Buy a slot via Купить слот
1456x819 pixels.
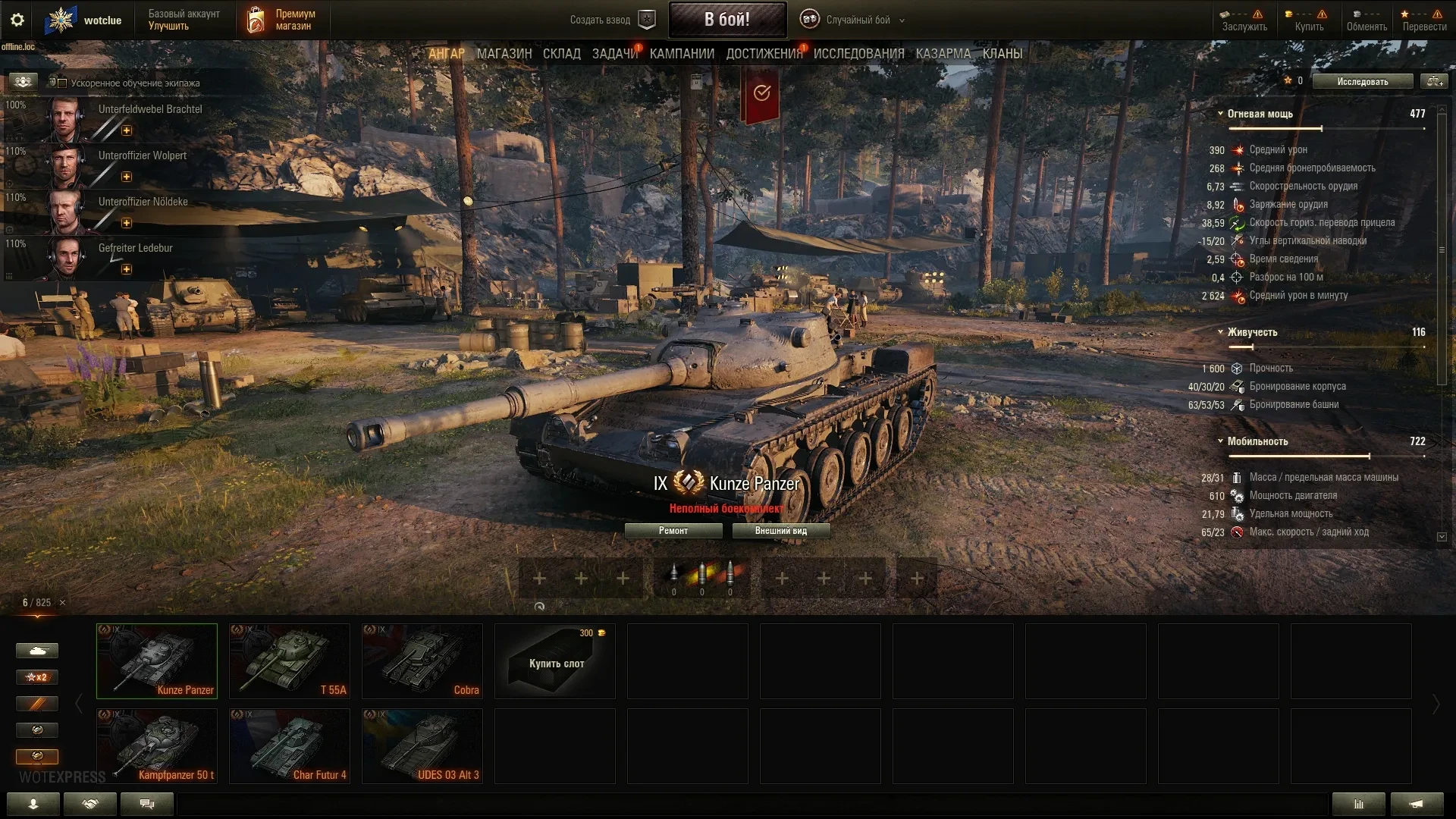(x=555, y=661)
